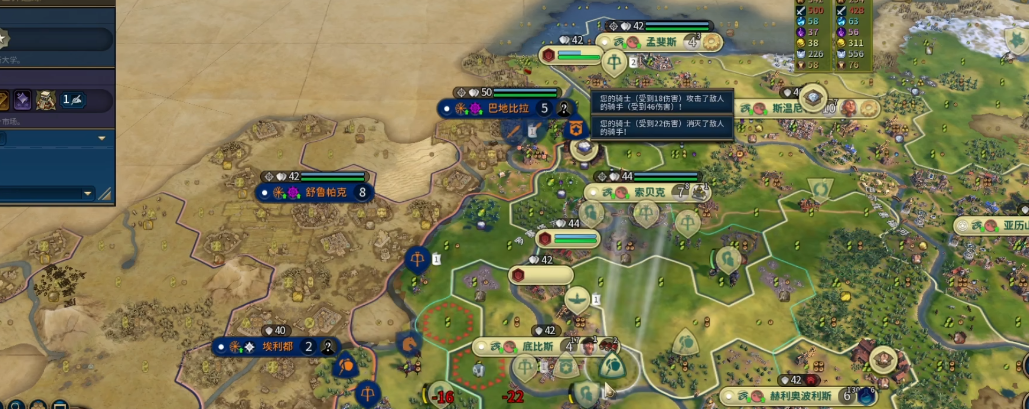
Task: Open the 巴地比拉 city banner
Action: click(x=509, y=108)
